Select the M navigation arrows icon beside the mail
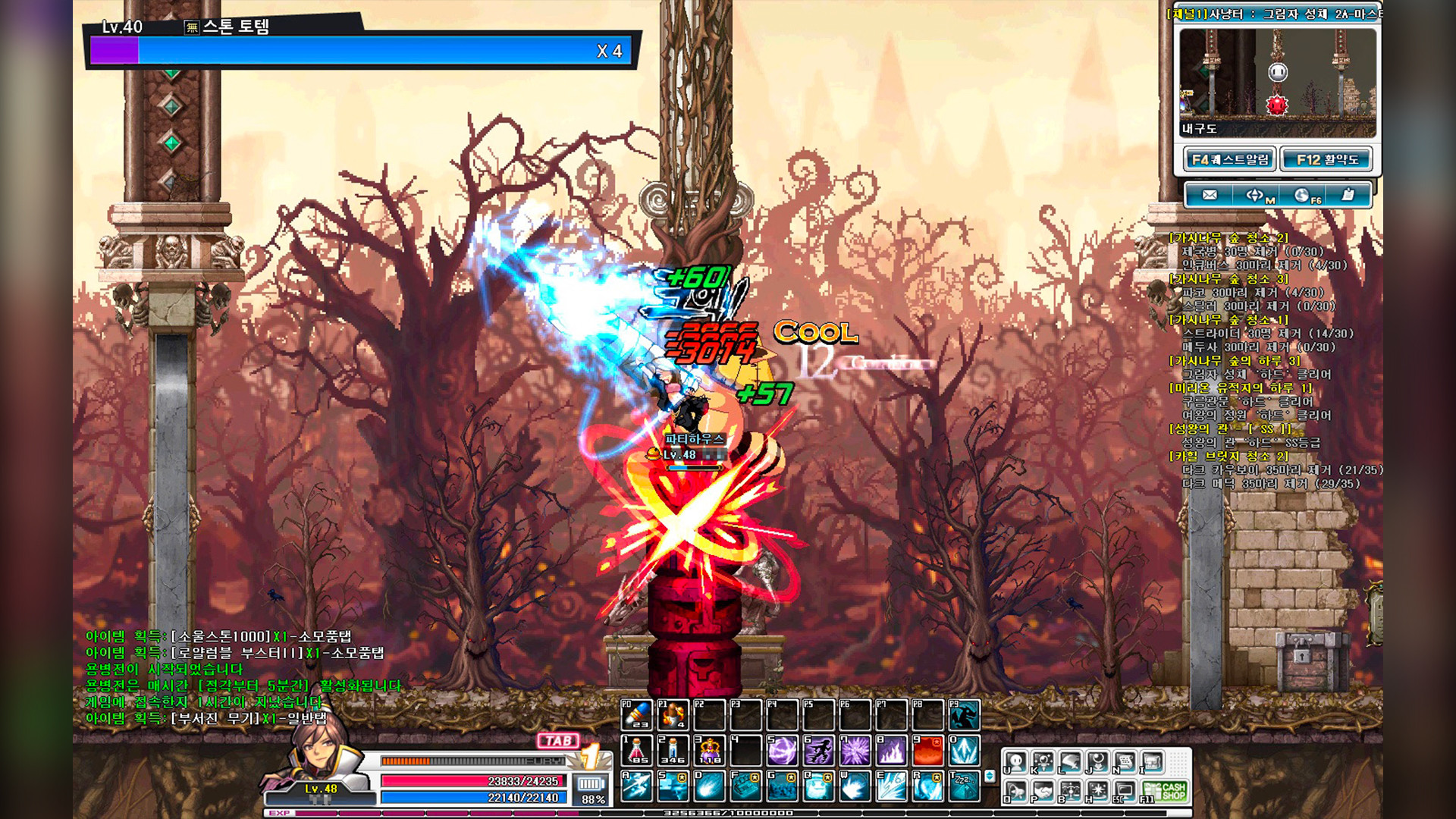 click(x=1254, y=195)
